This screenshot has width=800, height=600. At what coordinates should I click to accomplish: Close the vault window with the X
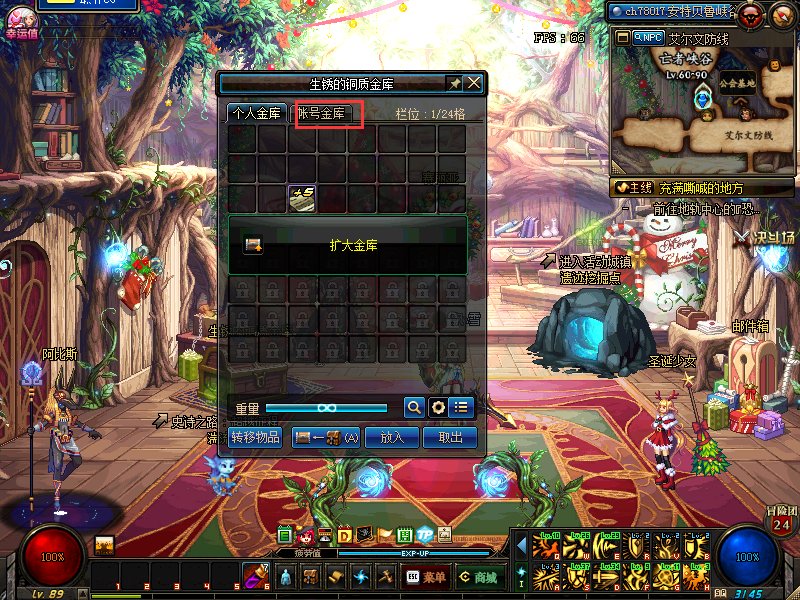(x=474, y=83)
